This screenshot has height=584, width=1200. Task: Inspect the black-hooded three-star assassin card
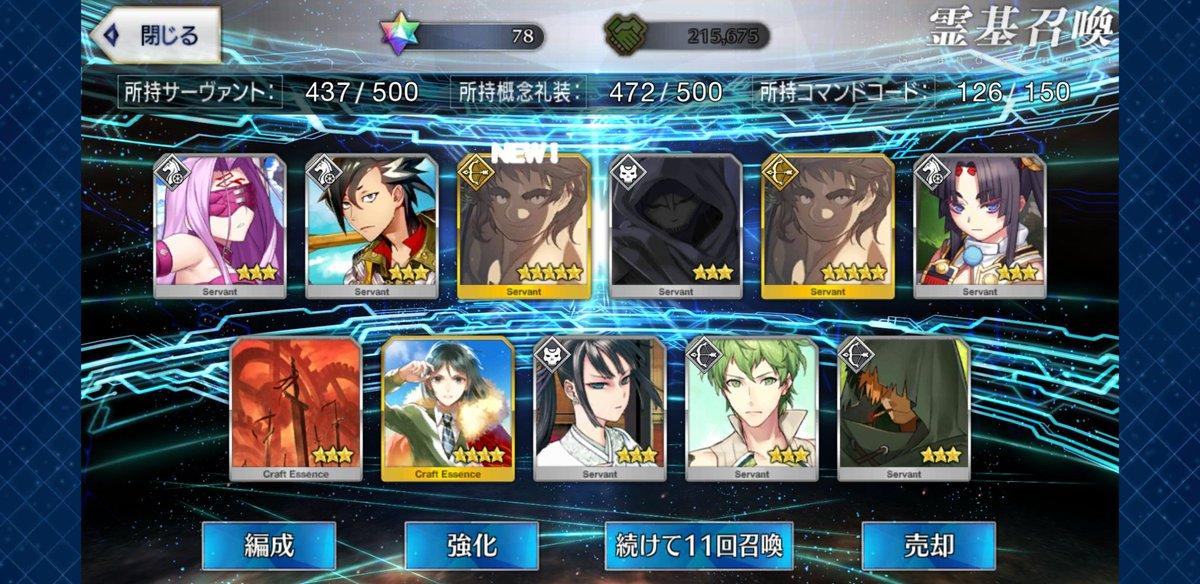(x=675, y=225)
